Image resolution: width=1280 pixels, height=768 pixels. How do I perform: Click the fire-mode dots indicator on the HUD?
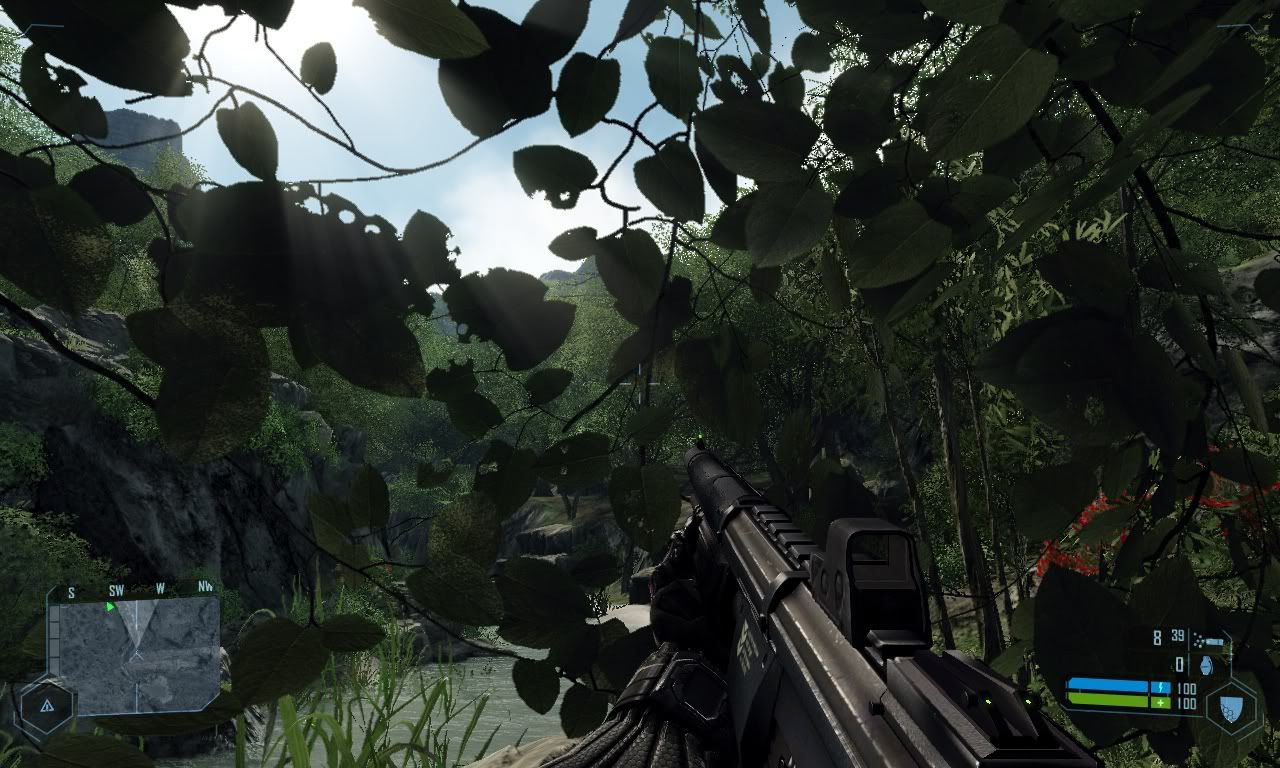[x=1198, y=640]
